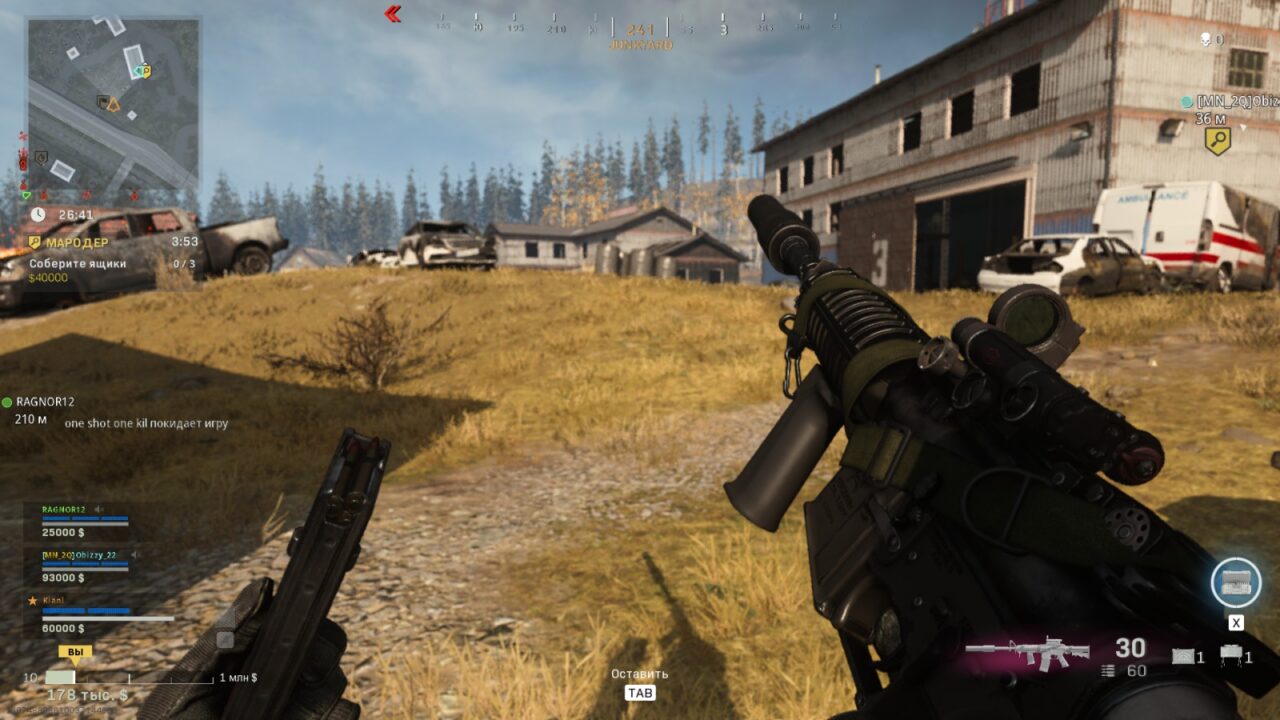Click the МАРОДЕР contract badge icon
This screenshot has width=1280, height=720.
[33, 242]
